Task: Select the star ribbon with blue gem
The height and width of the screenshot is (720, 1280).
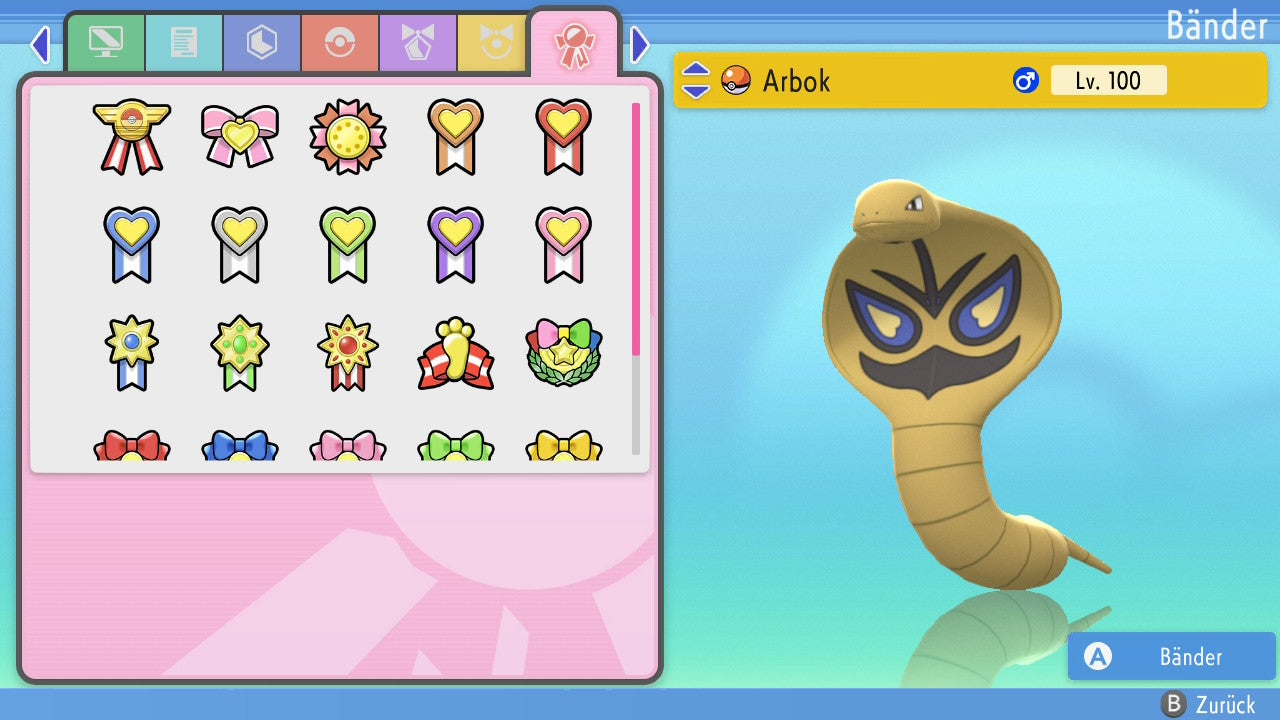Action: coord(131,354)
